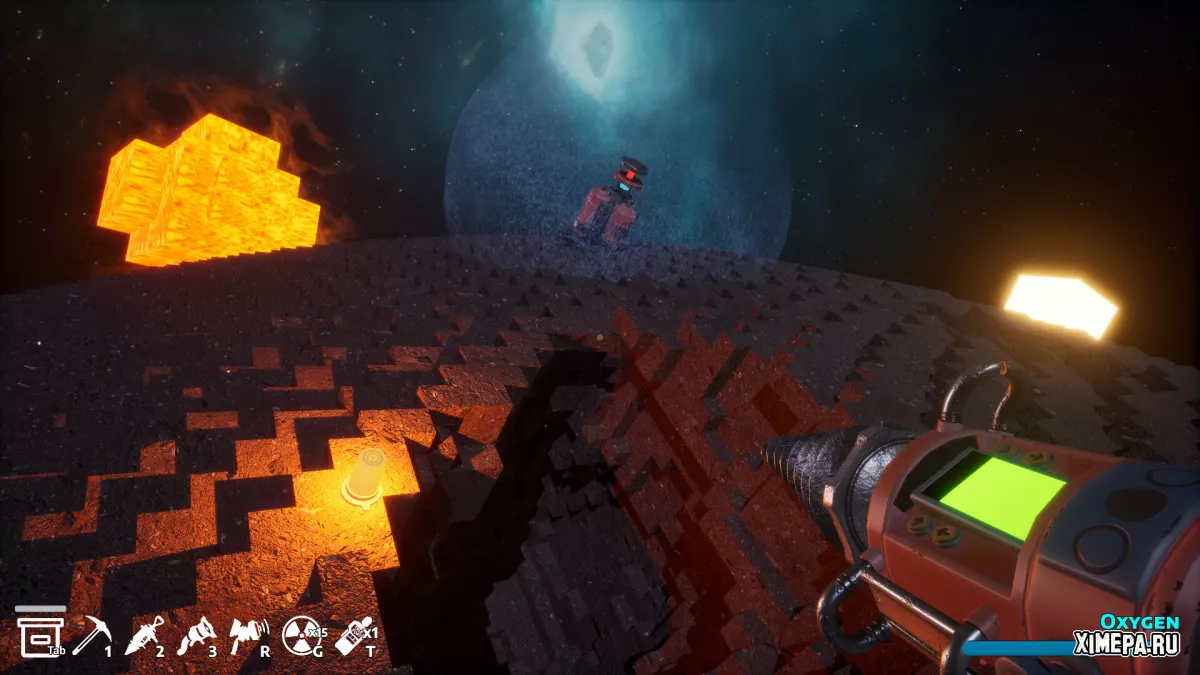This screenshot has height=675, width=1200.
Task: Select the pickaxe tool slot
Action: 92,635
